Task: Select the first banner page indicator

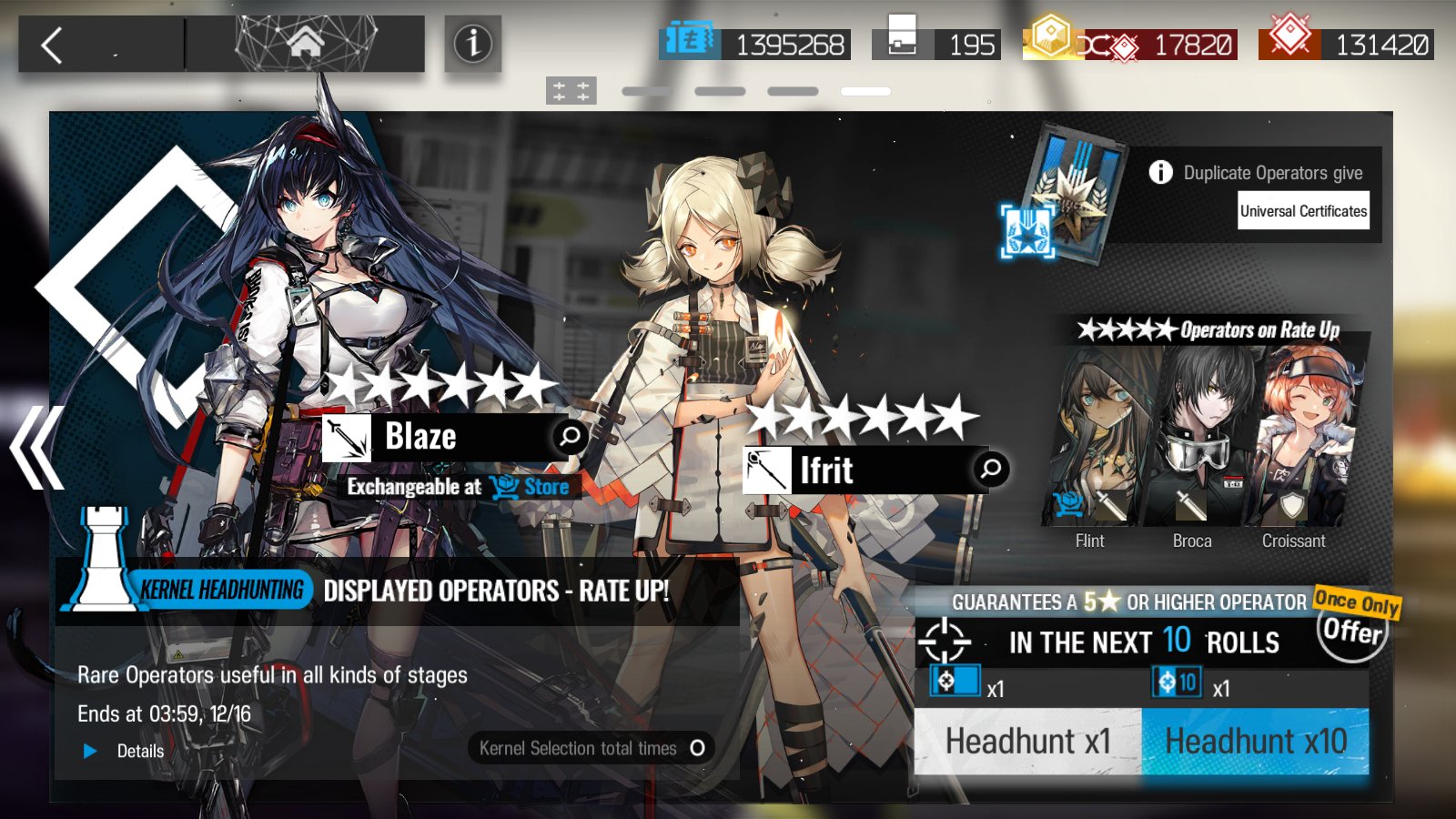Action: (x=646, y=91)
